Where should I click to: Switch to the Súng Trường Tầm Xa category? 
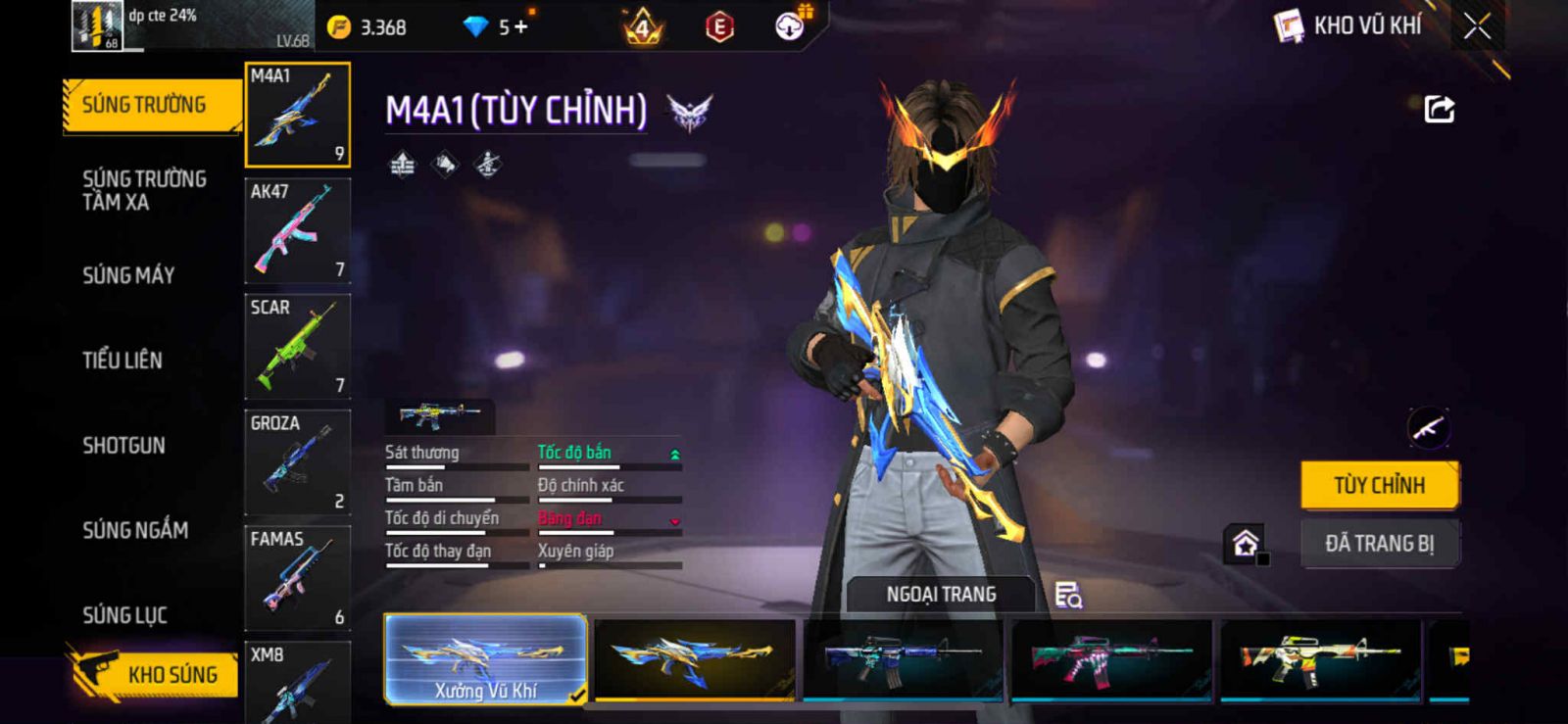tap(144, 190)
